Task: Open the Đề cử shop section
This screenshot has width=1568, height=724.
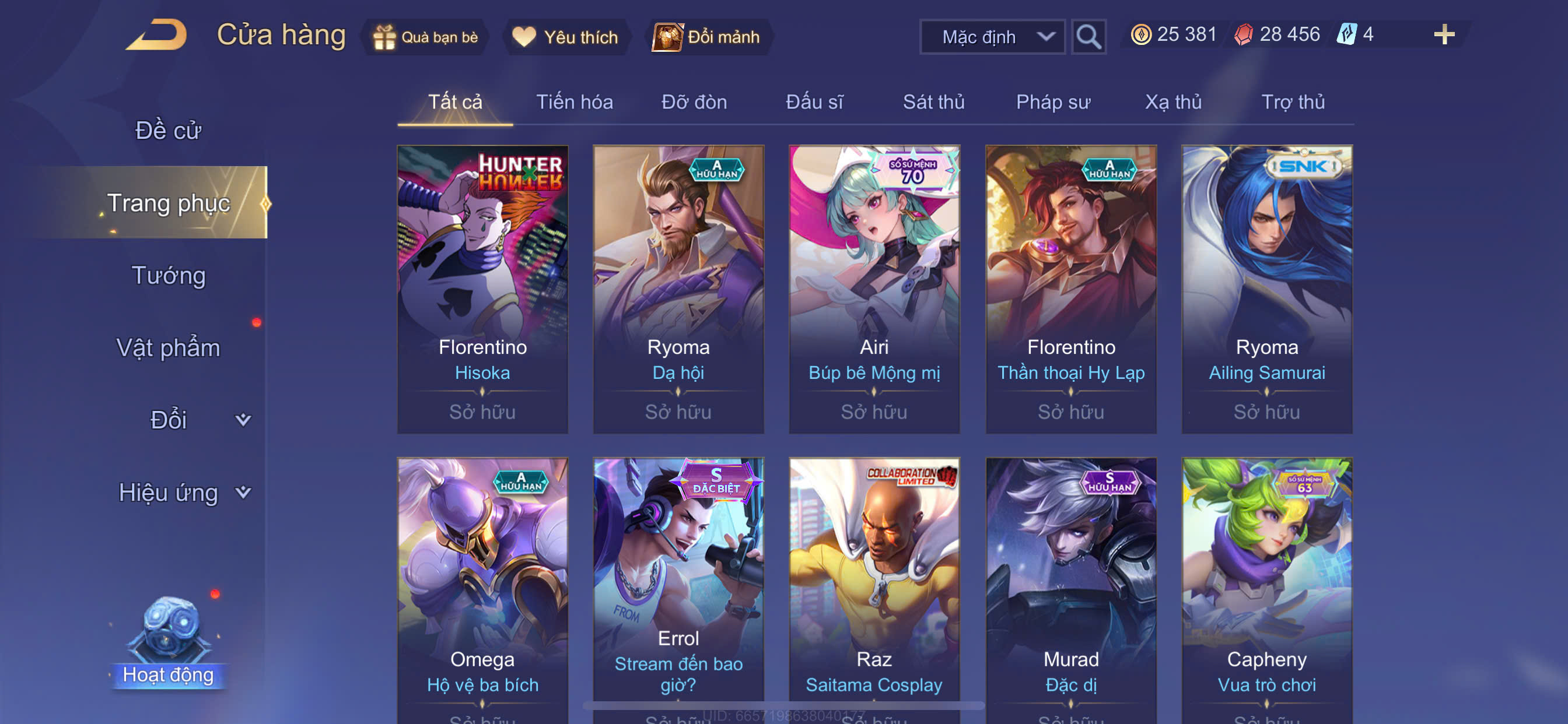Action: [168, 130]
